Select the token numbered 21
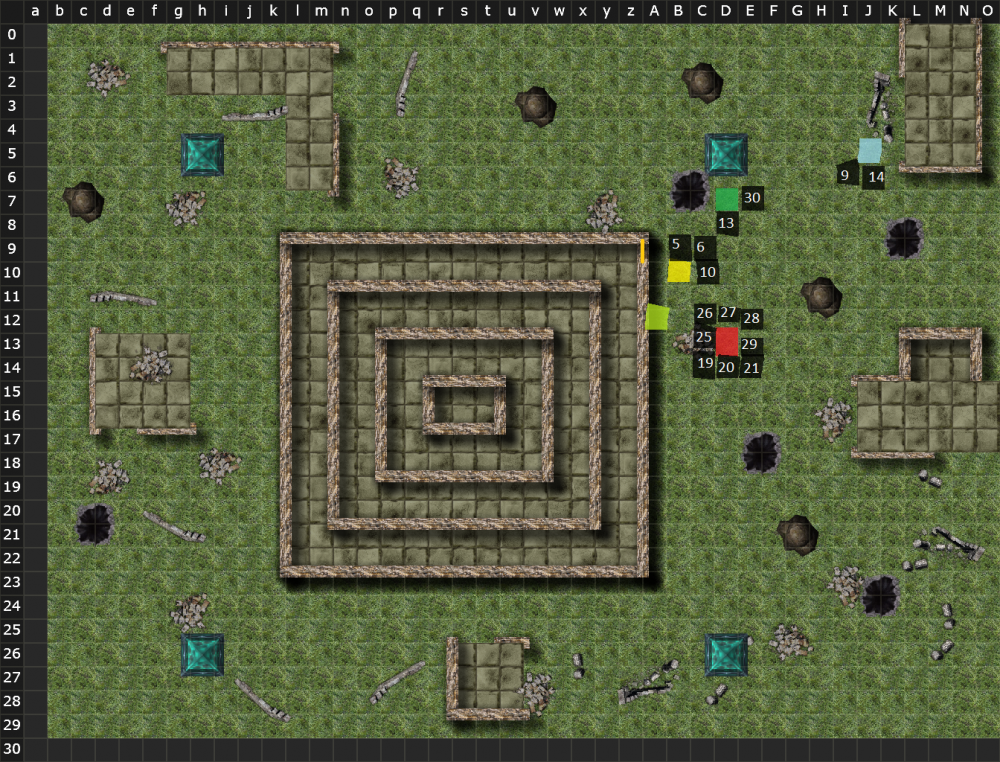Image resolution: width=1000 pixels, height=762 pixels. click(x=752, y=367)
